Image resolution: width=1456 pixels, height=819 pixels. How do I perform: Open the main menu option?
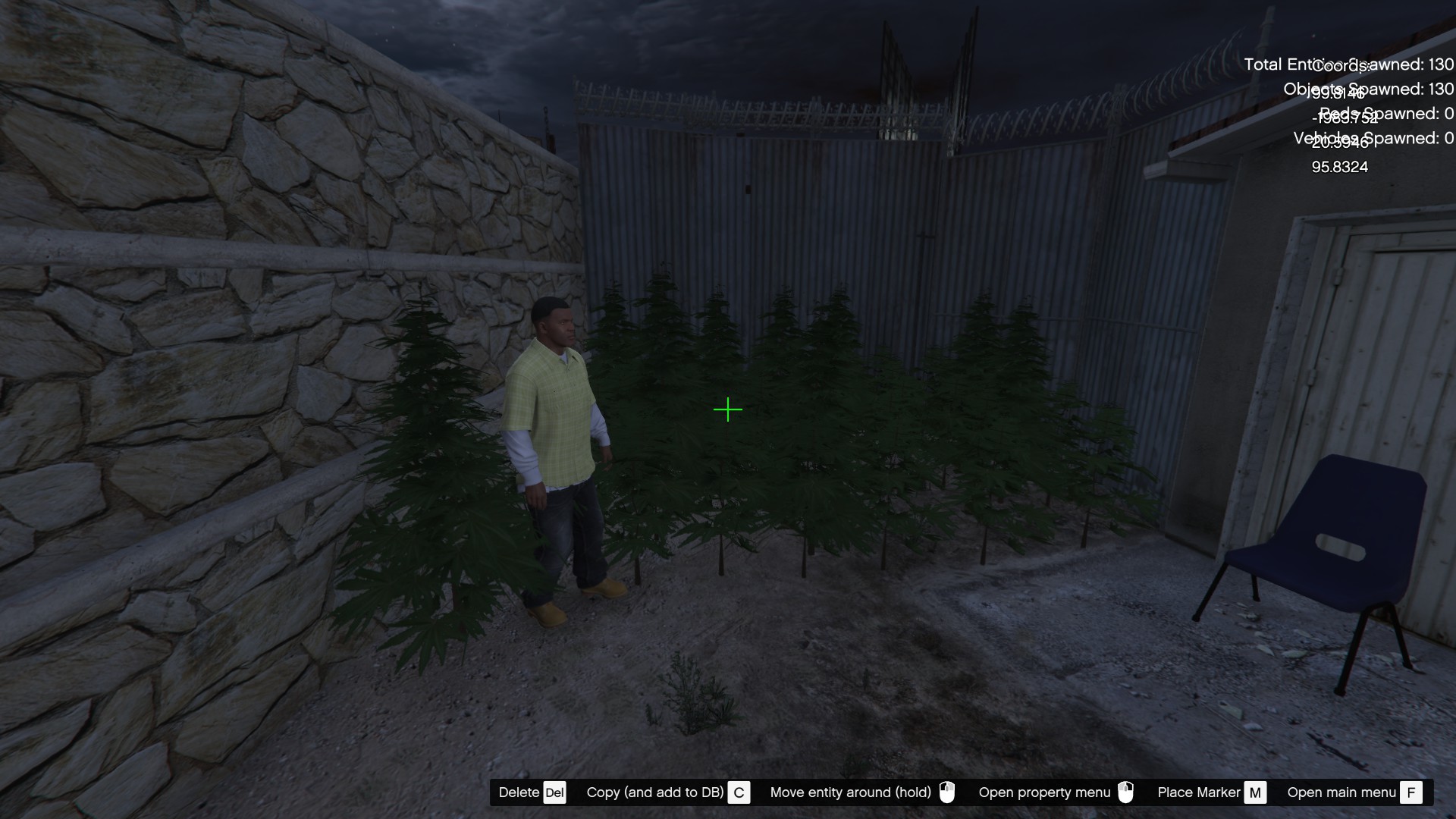1342,792
